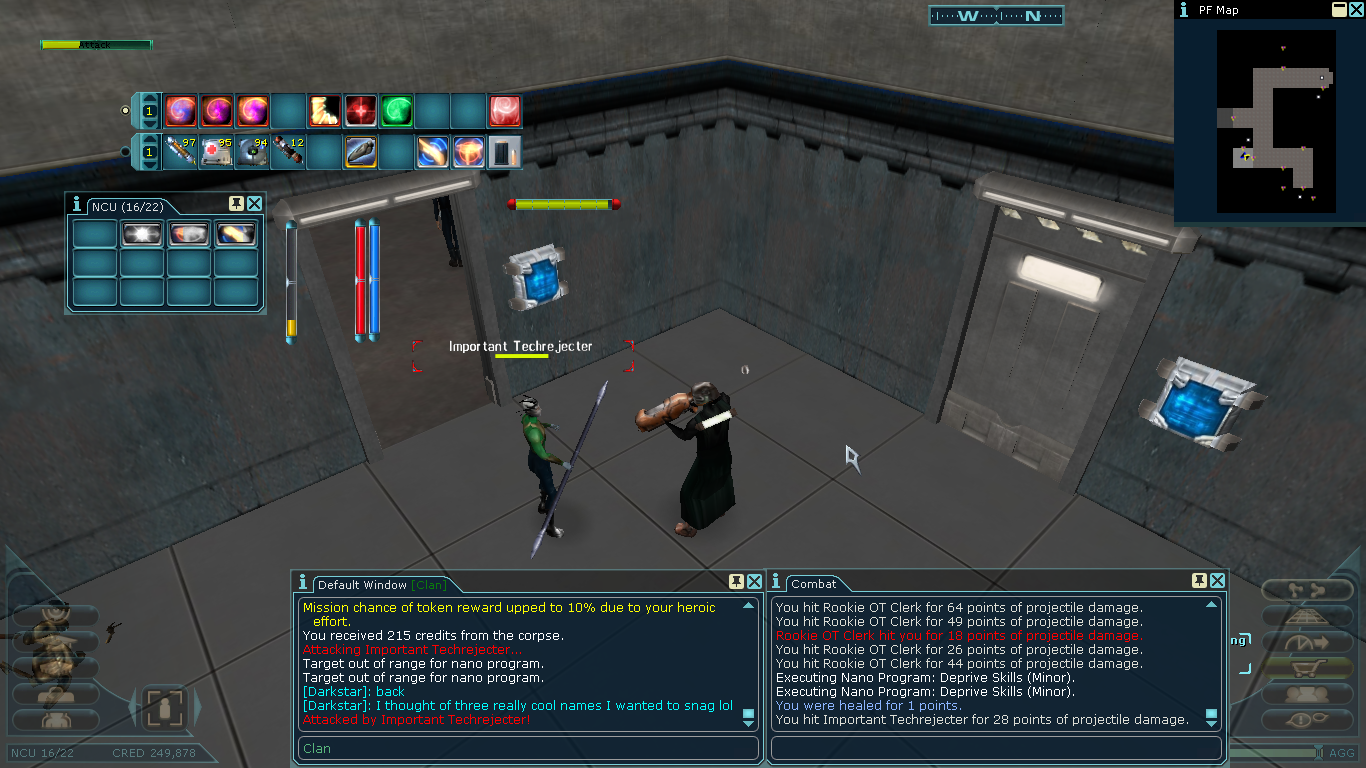Select the white starburst buff in NCU
This screenshot has width=1366, height=768.
pos(141,234)
